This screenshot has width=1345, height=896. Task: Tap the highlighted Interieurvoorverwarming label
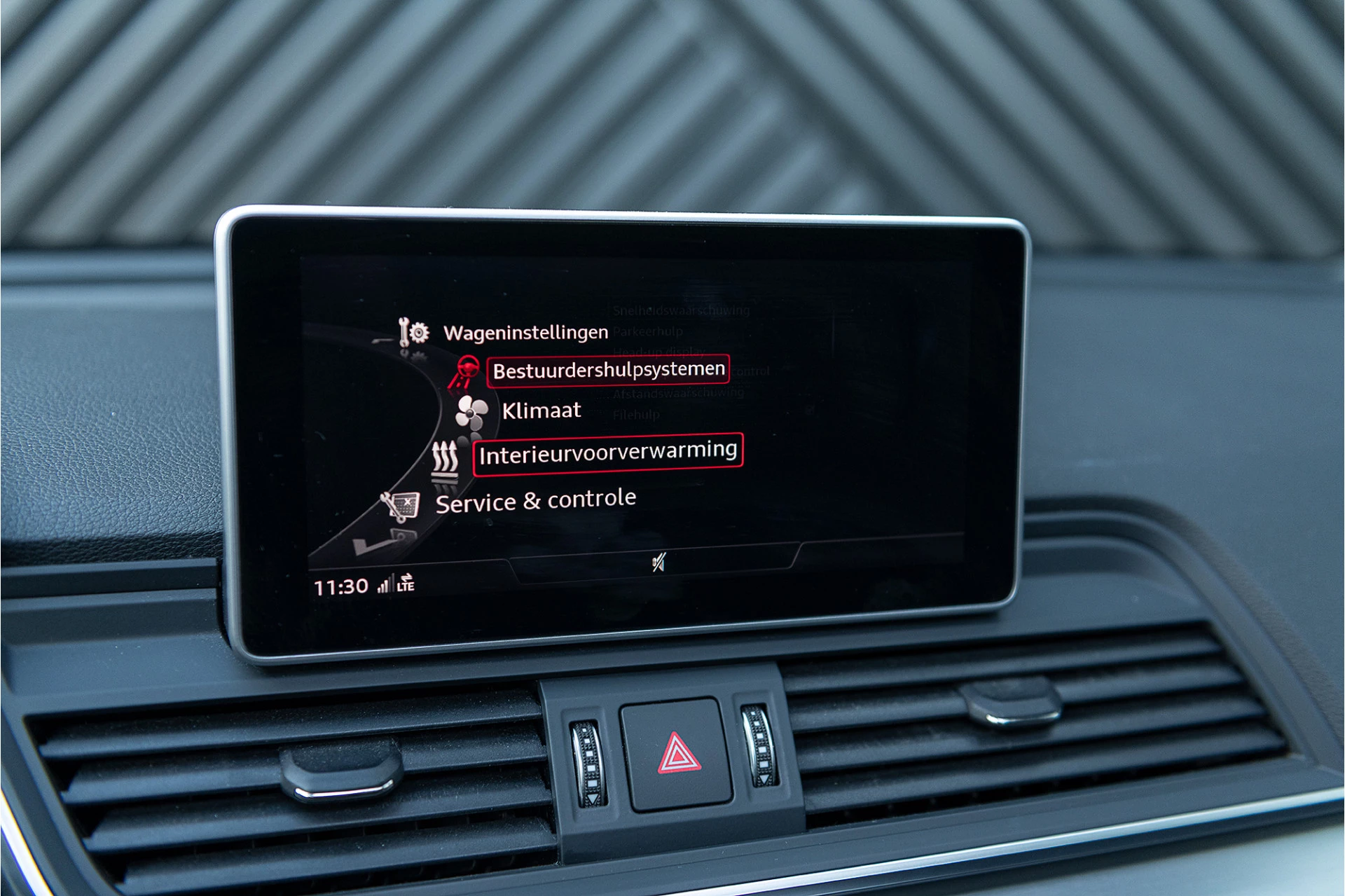[607, 453]
